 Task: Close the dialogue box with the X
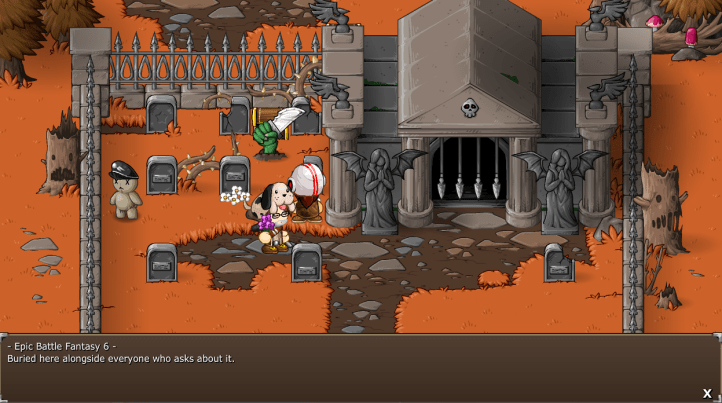(x=707, y=393)
